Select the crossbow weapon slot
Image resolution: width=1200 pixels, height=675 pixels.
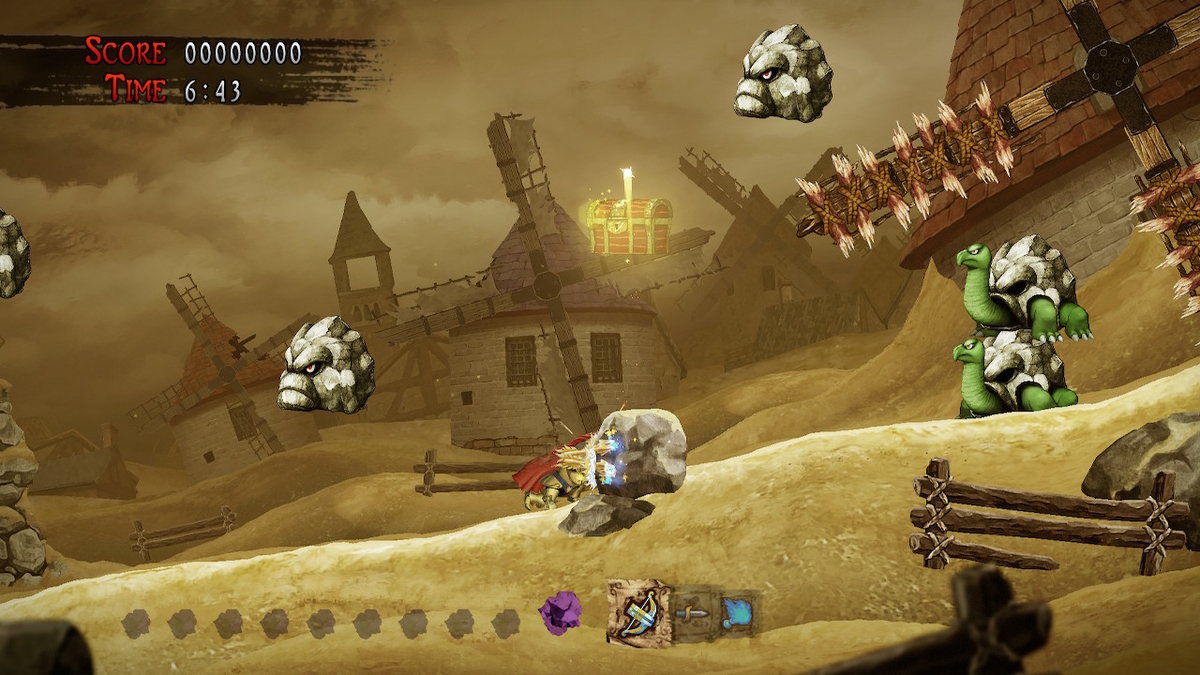point(640,612)
